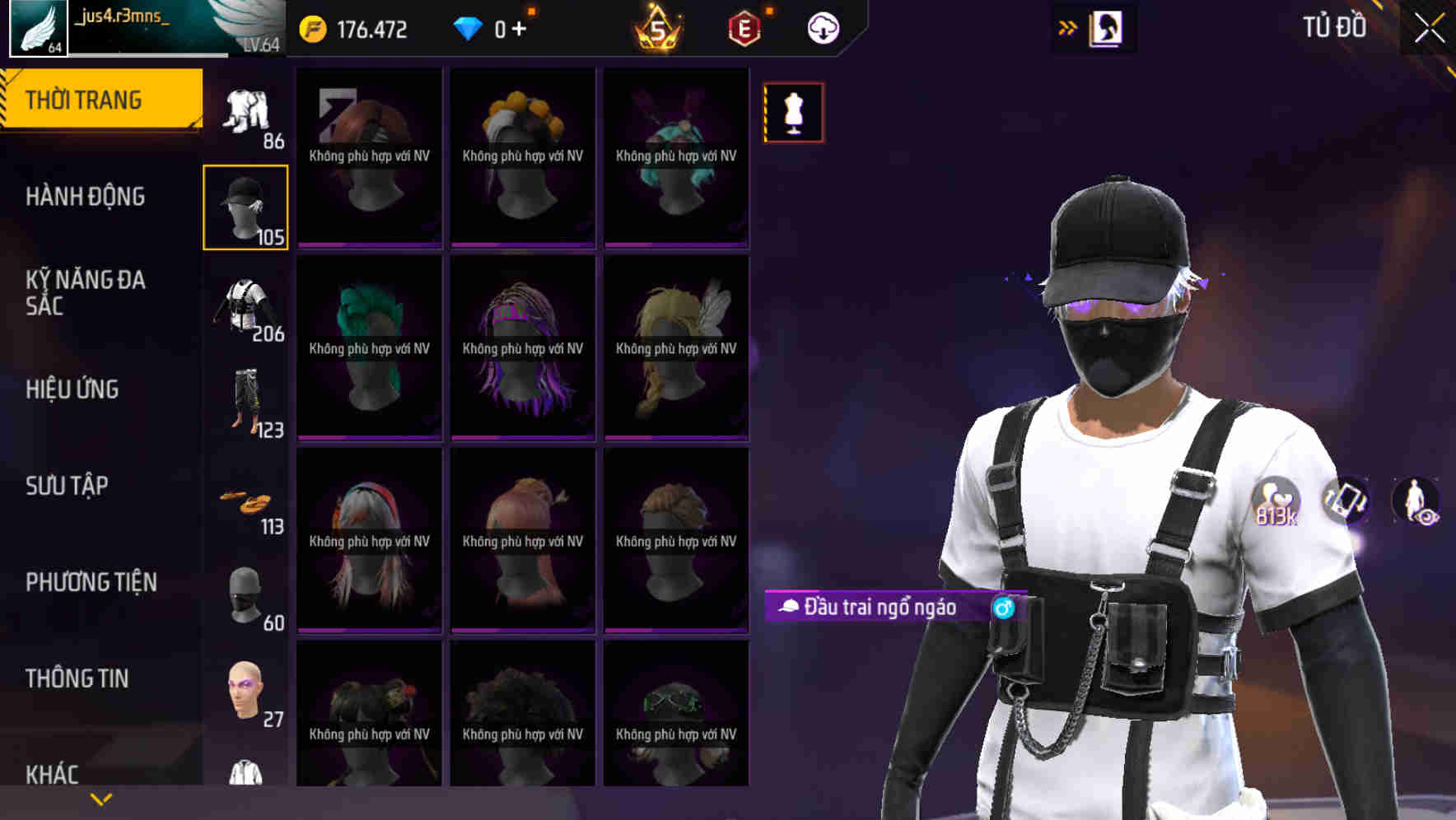Select the cap category showing 105 items

(245, 206)
